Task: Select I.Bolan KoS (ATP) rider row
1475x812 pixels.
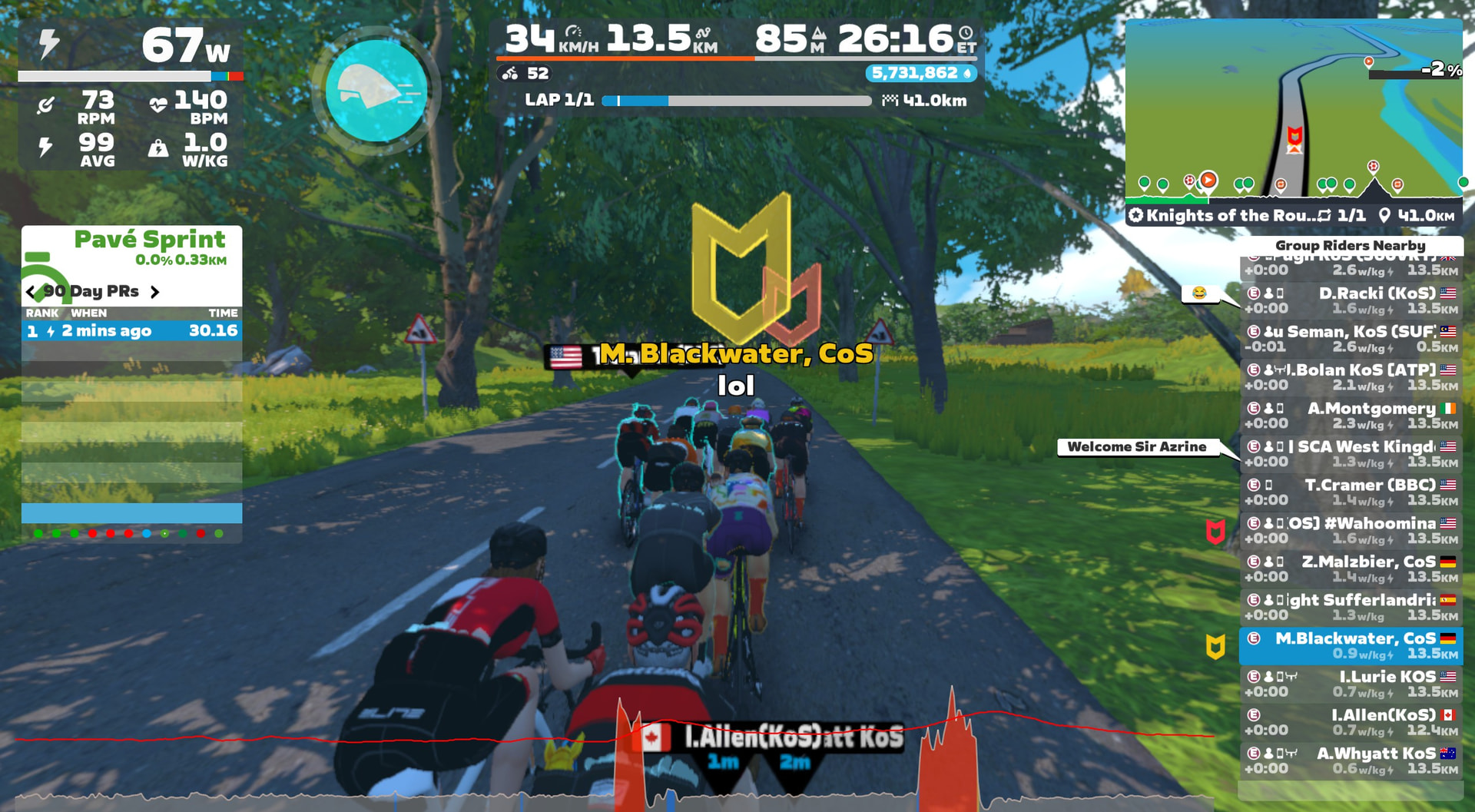Action: click(x=1351, y=377)
